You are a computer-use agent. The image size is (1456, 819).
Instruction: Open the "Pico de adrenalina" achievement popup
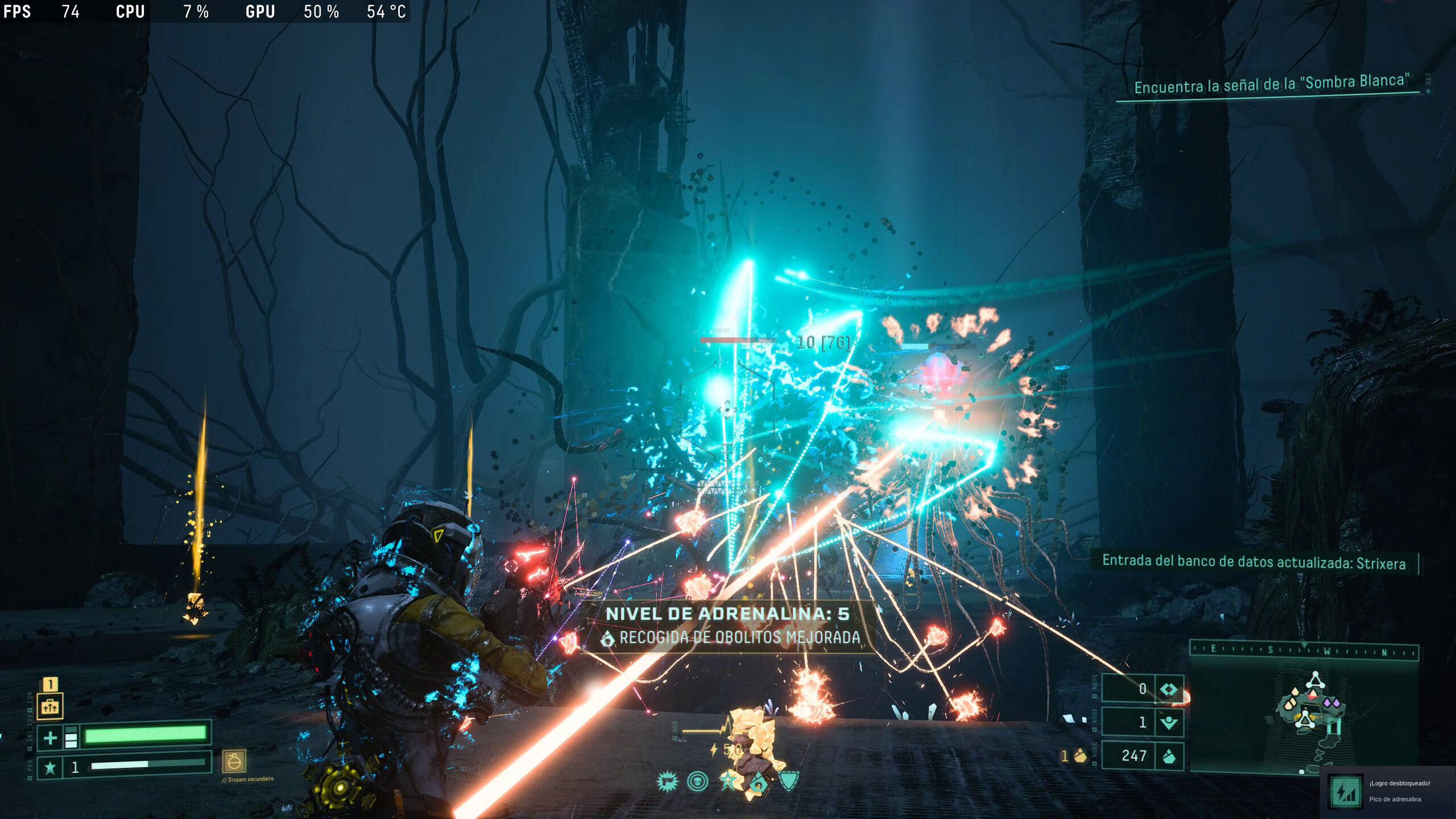pyautogui.click(x=1388, y=791)
